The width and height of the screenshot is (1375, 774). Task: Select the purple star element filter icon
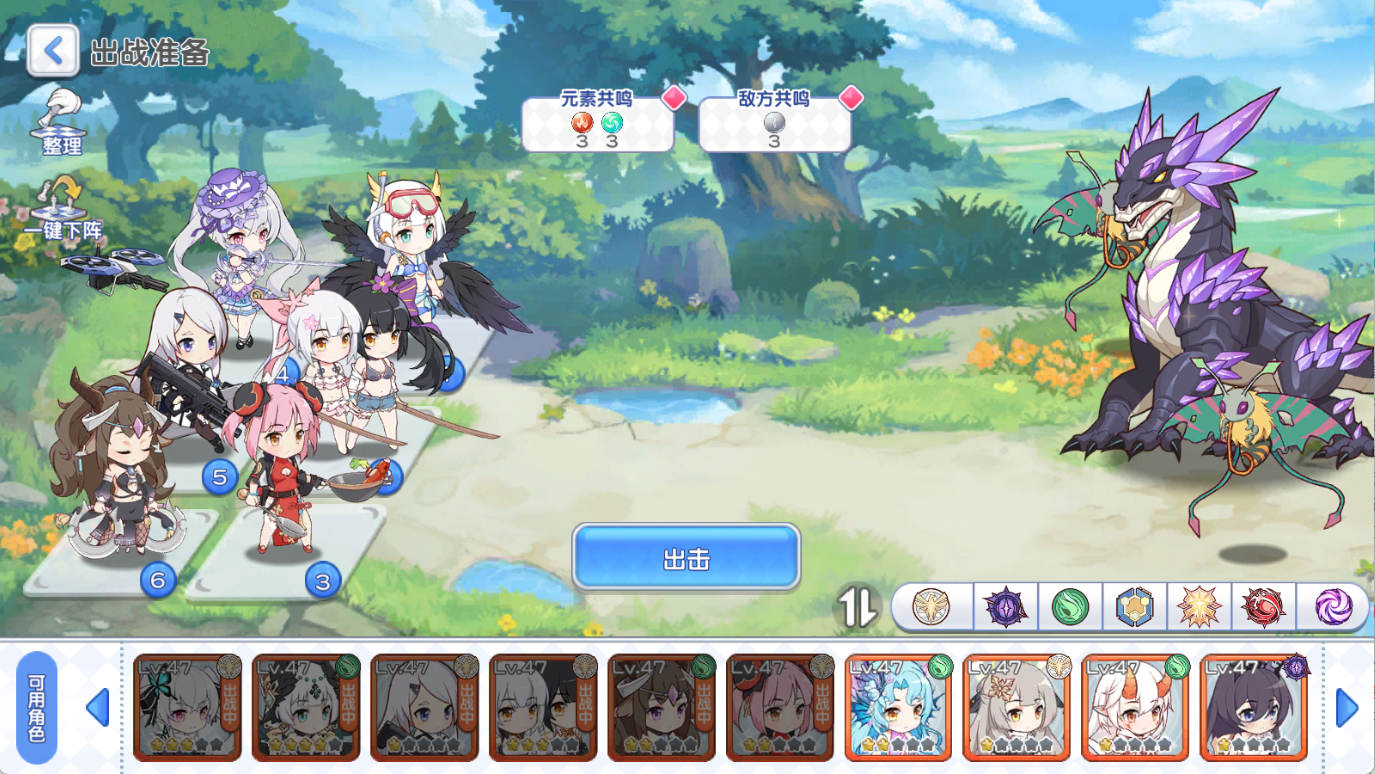(1004, 606)
